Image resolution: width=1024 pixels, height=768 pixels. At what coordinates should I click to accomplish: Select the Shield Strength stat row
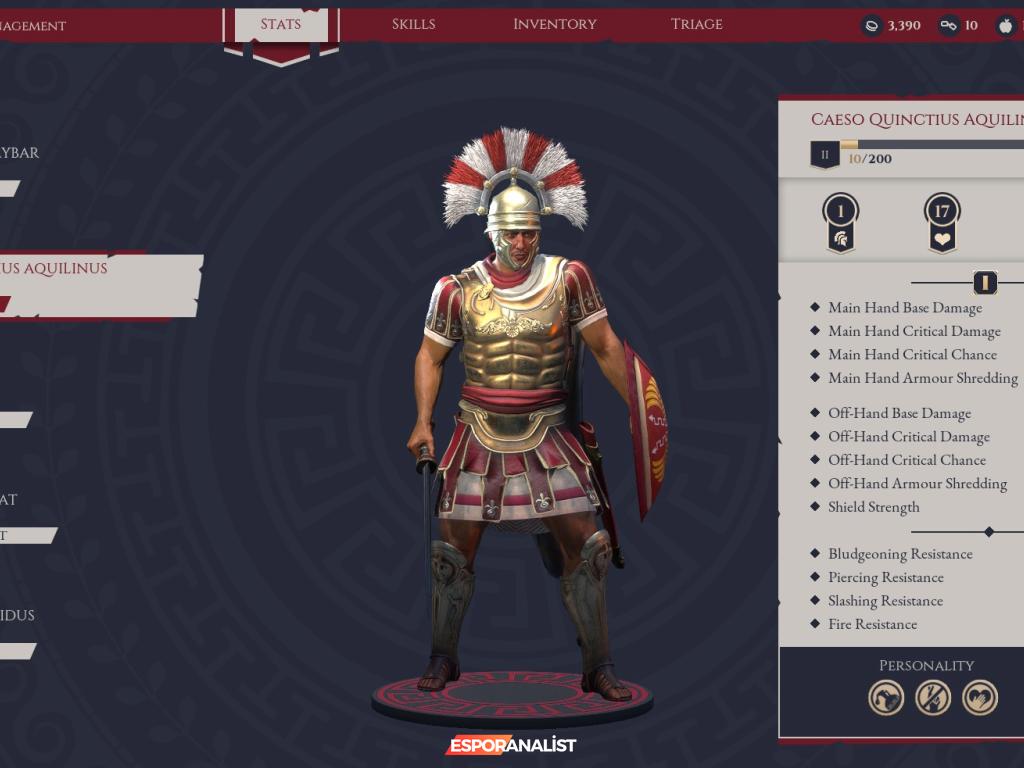pos(873,507)
